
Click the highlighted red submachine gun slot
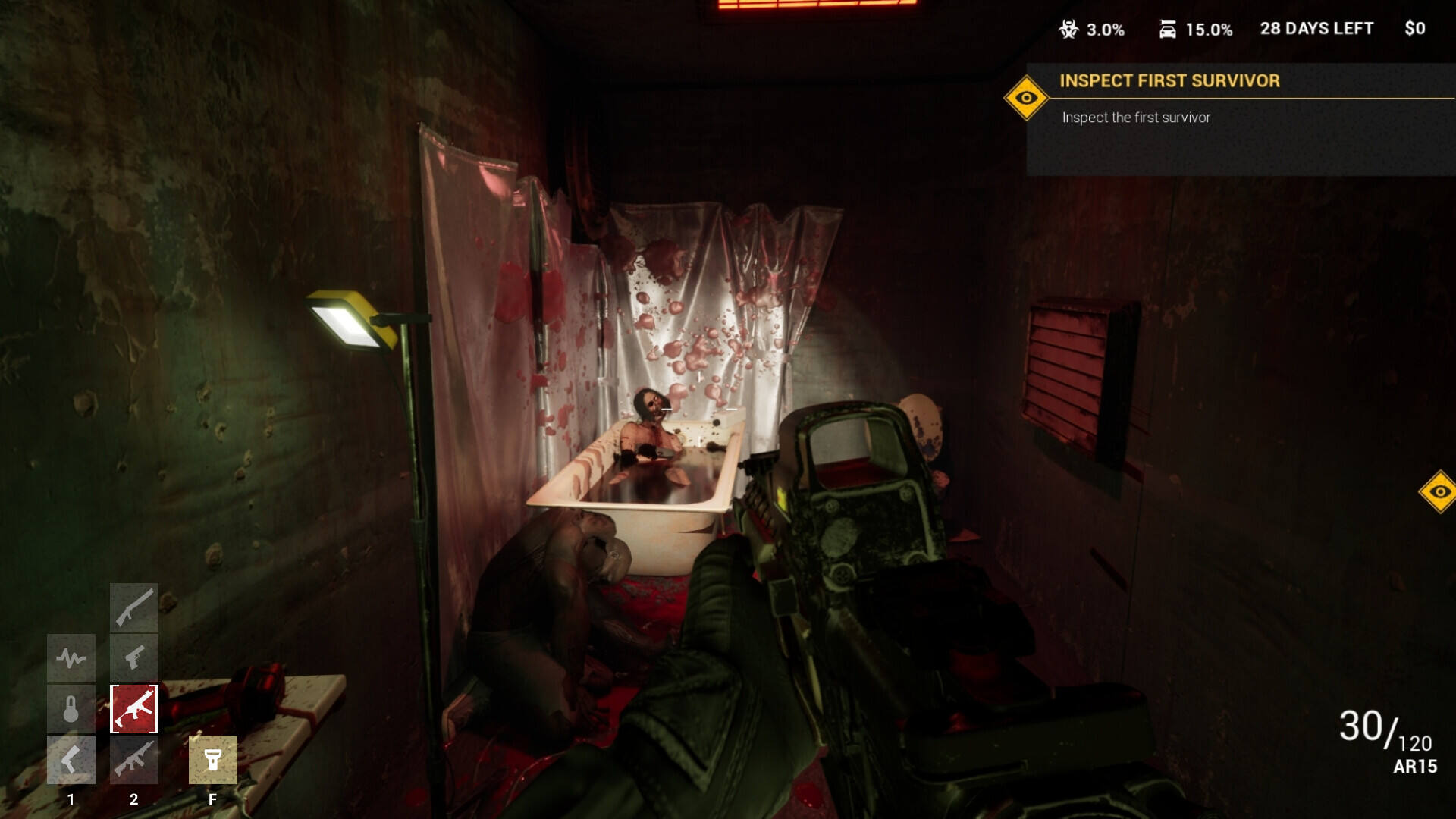coord(134,709)
